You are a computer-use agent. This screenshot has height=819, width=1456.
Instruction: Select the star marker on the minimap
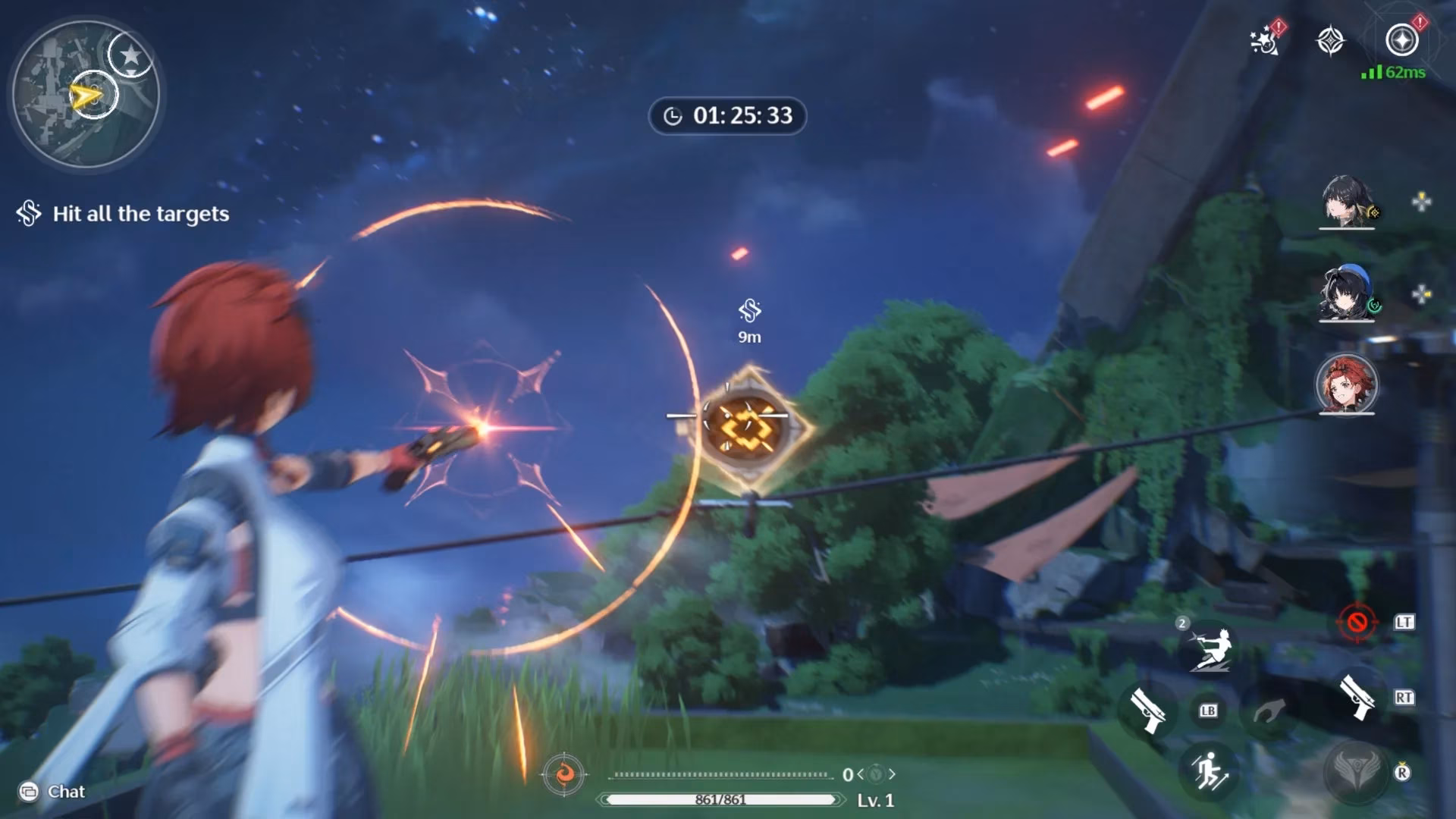[x=130, y=55]
